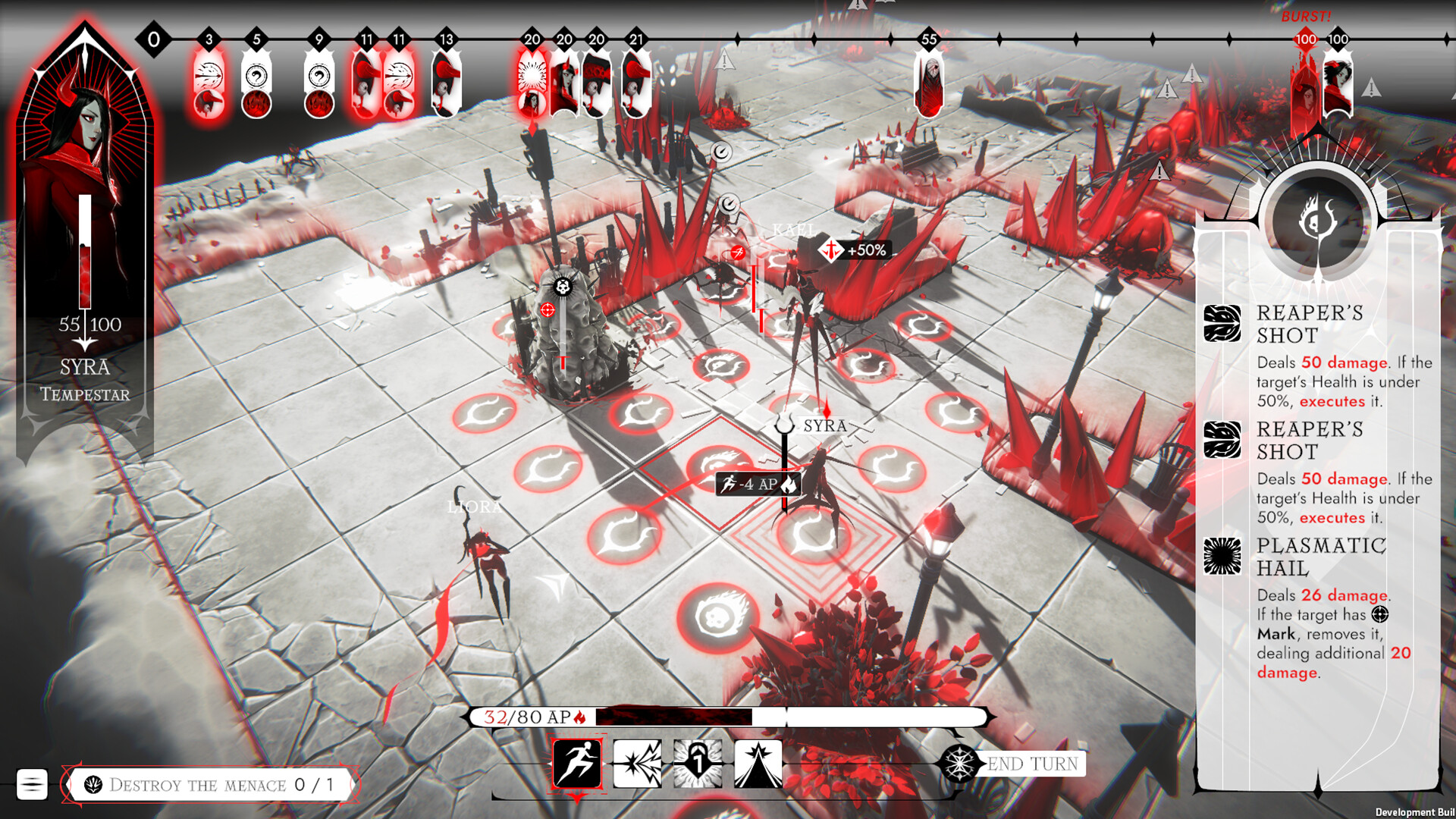
Task: Activate the burst shot ability icon
Action: [x=637, y=763]
